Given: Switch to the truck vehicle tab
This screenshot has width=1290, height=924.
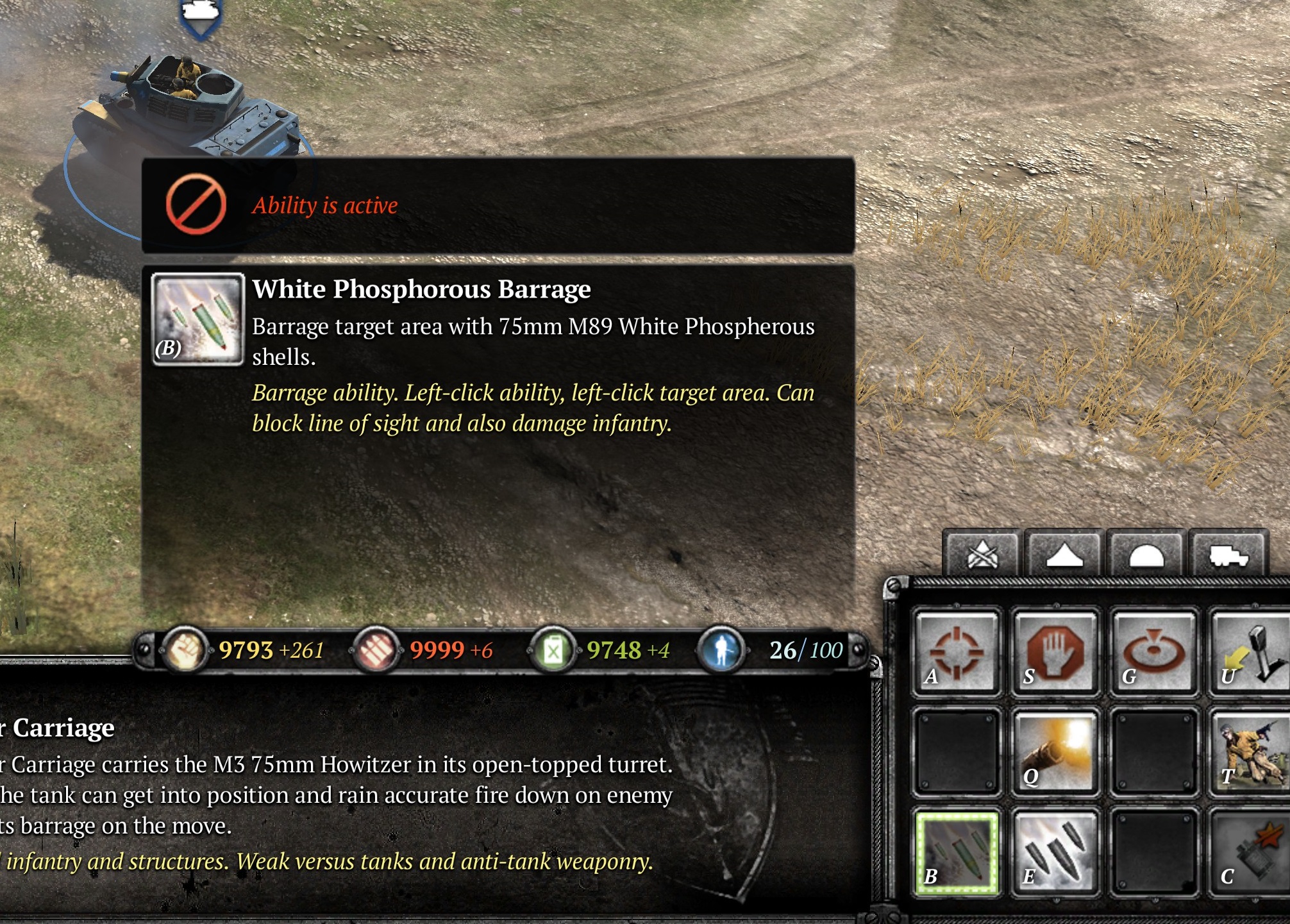Looking at the screenshot, I should click(x=1228, y=554).
